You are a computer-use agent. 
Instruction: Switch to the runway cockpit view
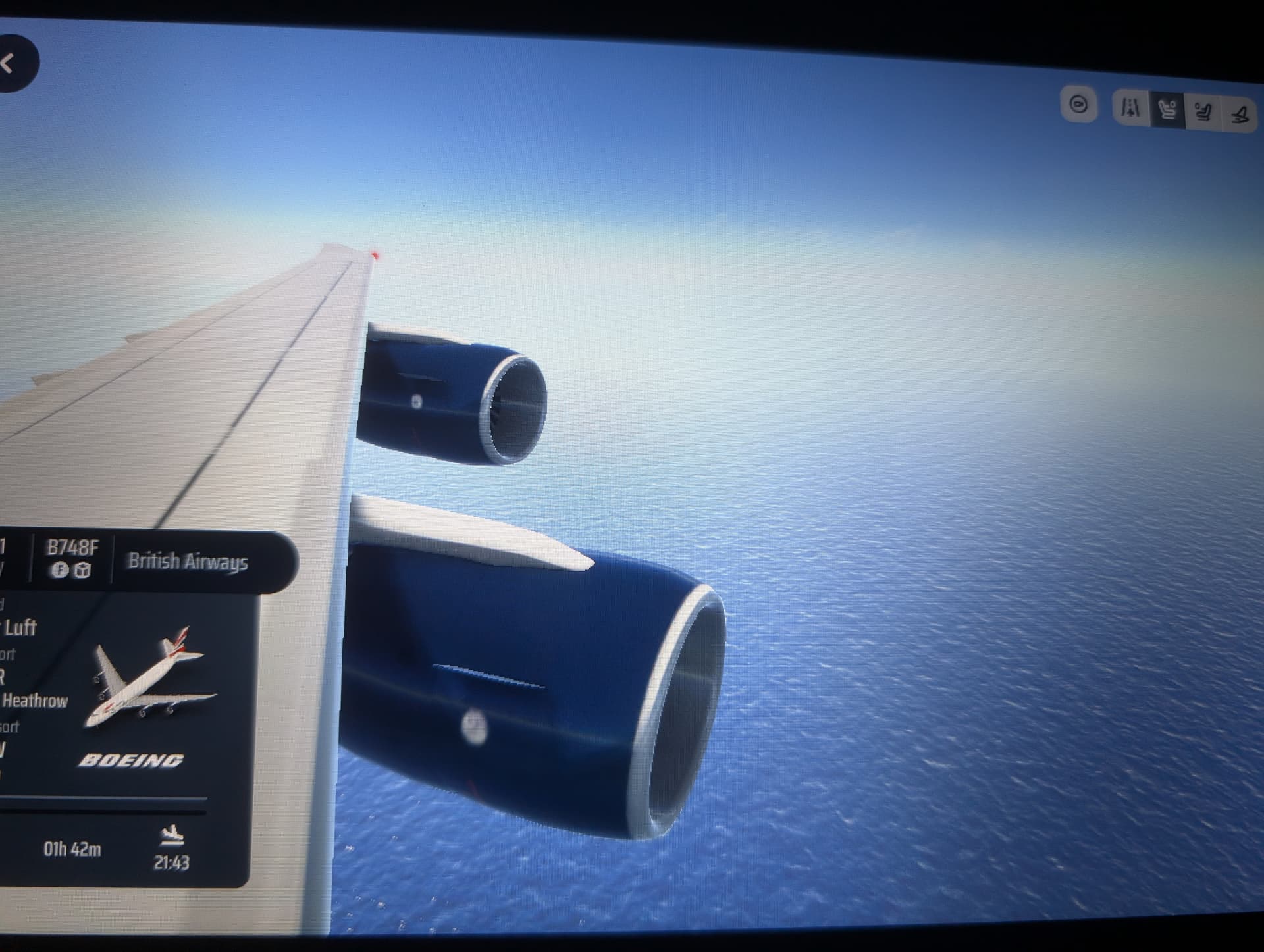click(x=1130, y=108)
